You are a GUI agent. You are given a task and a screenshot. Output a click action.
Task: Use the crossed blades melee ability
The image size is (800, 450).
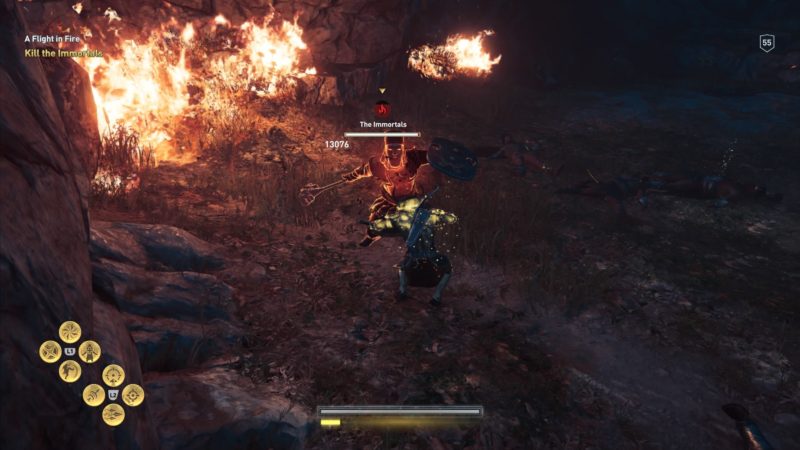click(x=50, y=351)
